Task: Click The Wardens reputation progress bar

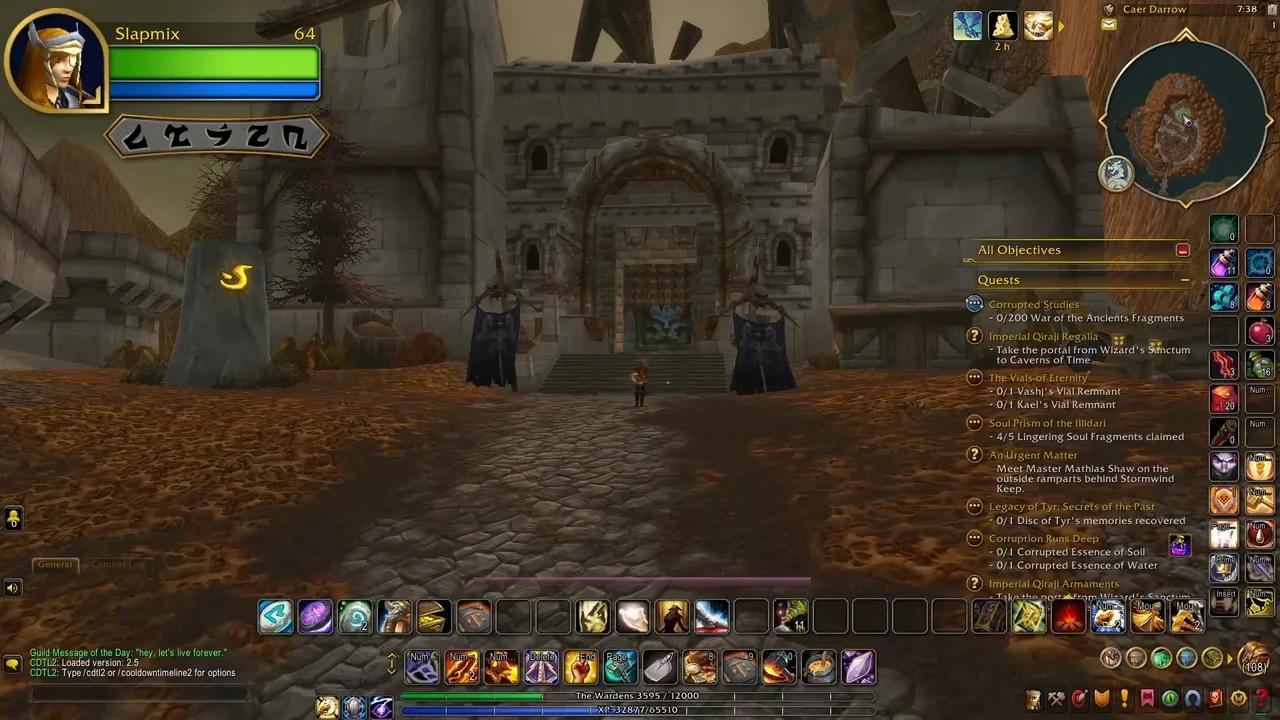Action: click(640, 695)
